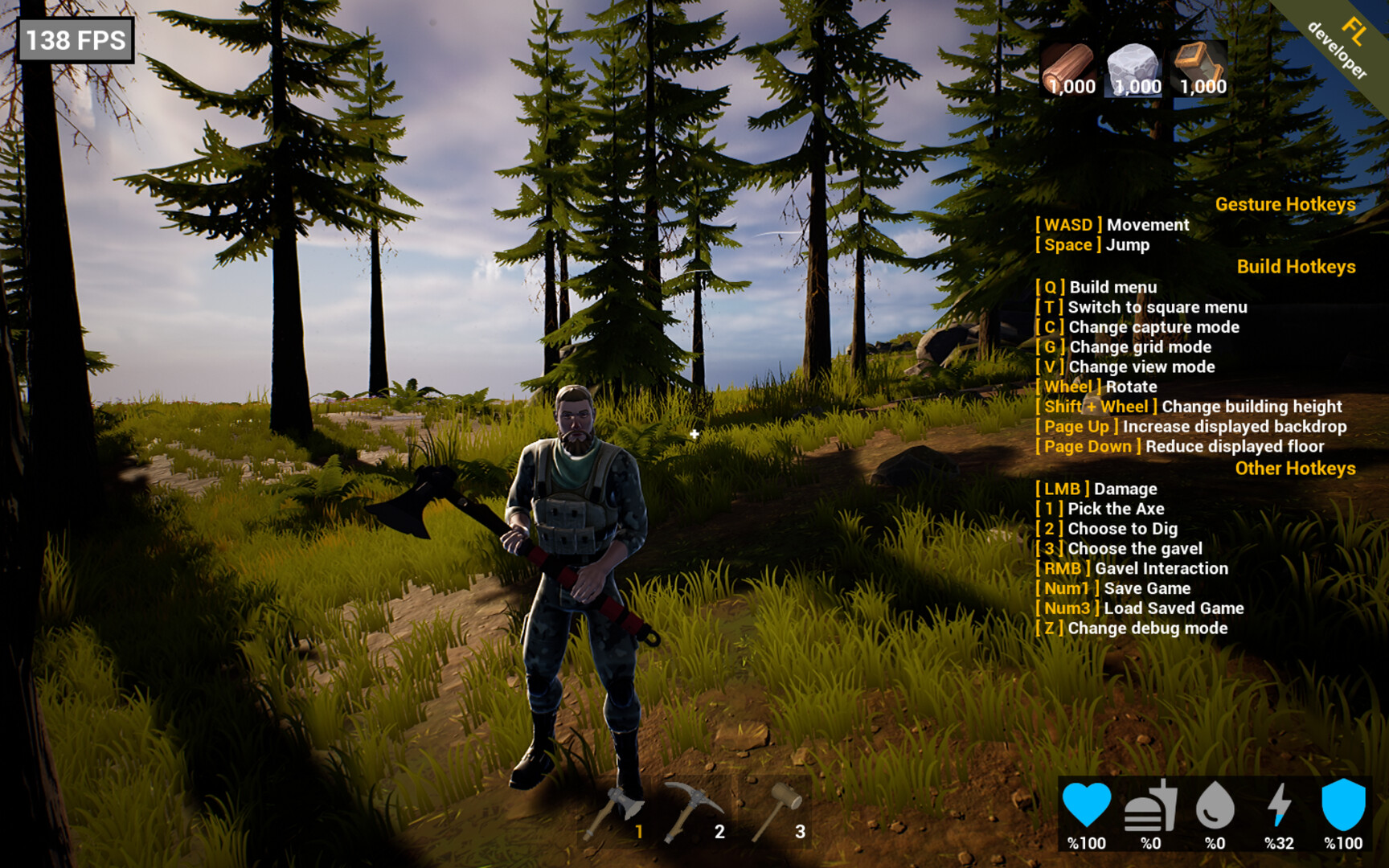This screenshot has width=1389, height=868.
Task: Click the wood log resource icon
Action: (1070, 64)
